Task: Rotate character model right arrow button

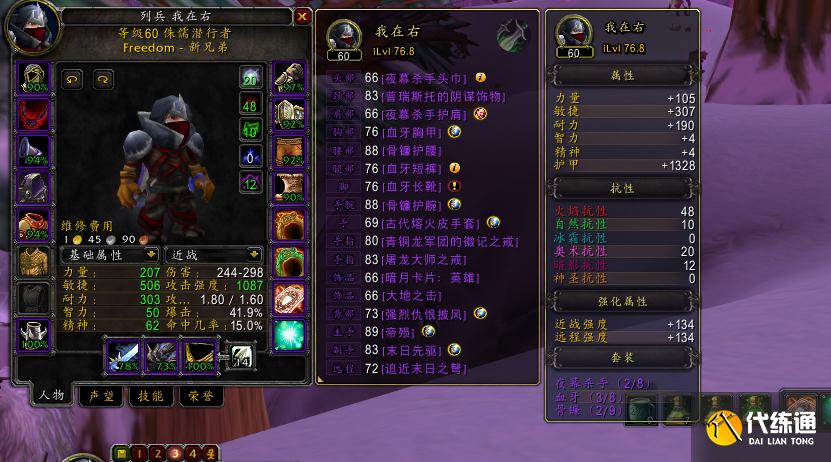Action: [x=103, y=80]
